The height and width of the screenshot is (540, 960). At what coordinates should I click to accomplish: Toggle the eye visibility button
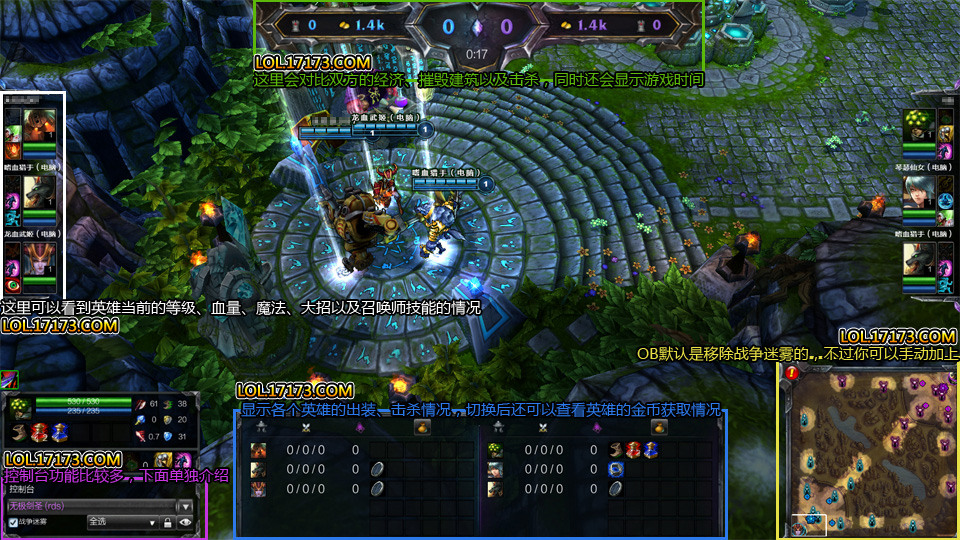tap(185, 522)
